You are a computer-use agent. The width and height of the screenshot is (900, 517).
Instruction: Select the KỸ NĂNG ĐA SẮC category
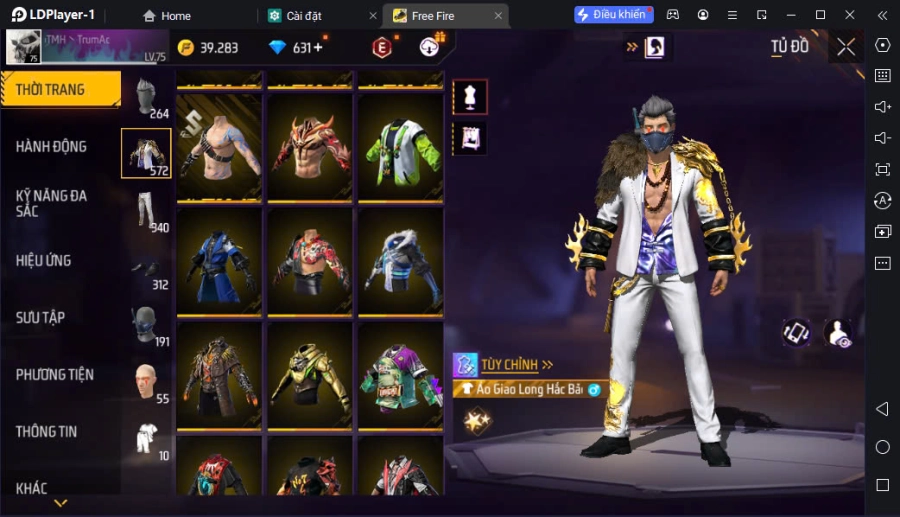(x=52, y=204)
